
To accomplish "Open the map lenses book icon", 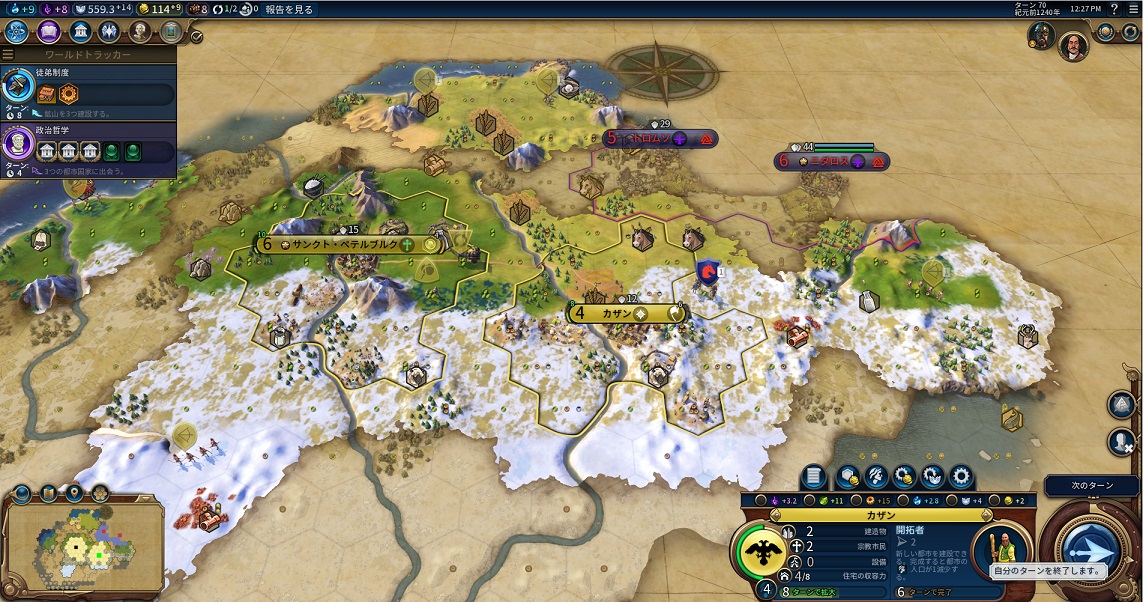I will [x=48, y=492].
